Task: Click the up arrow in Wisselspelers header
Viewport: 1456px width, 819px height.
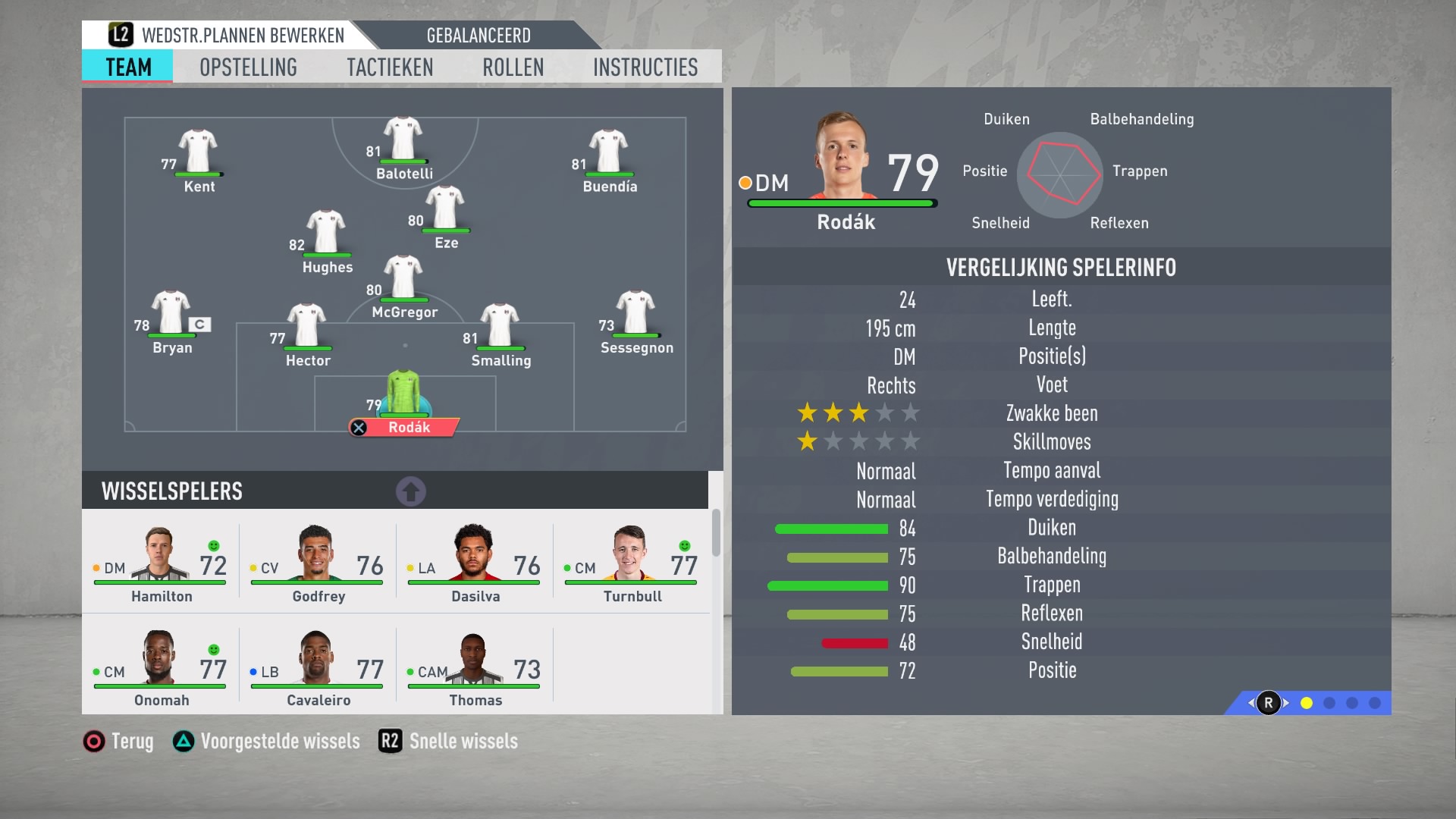Action: pyautogui.click(x=411, y=491)
